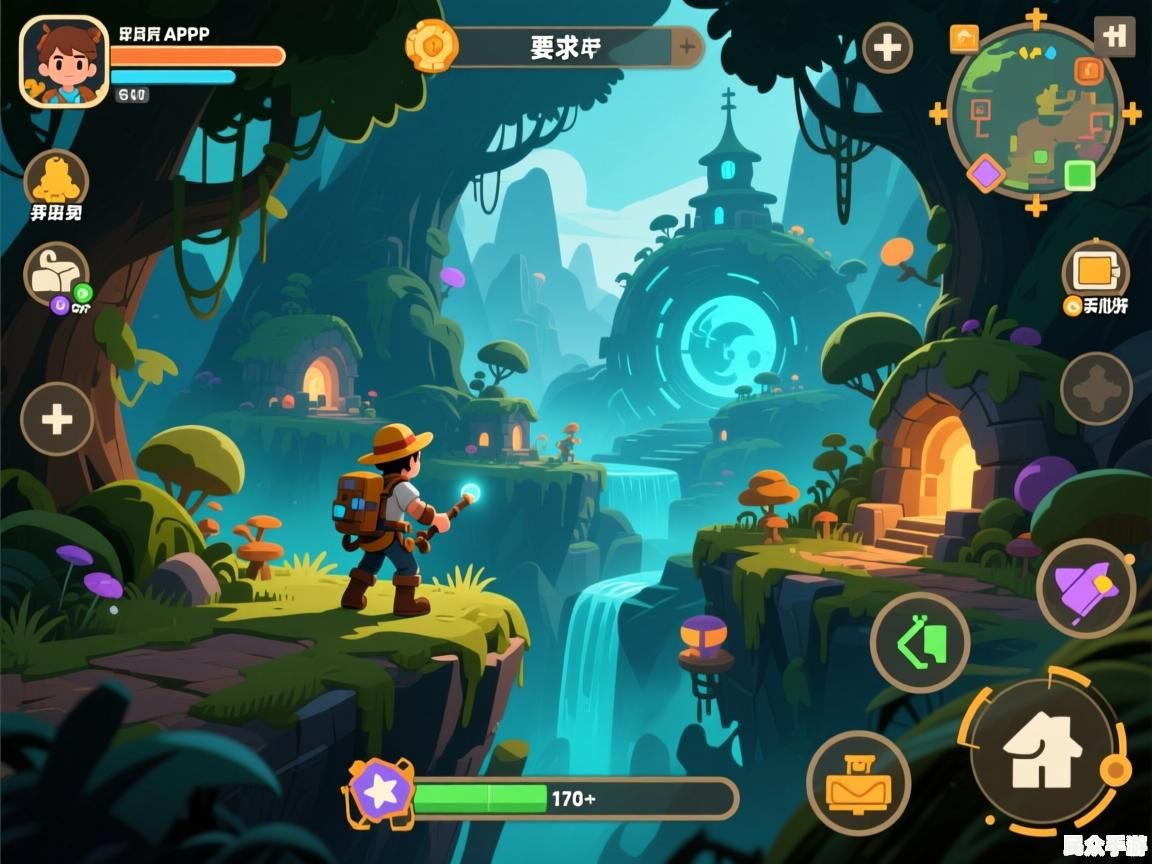Open the orange envelope chest button
This screenshot has width=1152, height=864.
858,783
